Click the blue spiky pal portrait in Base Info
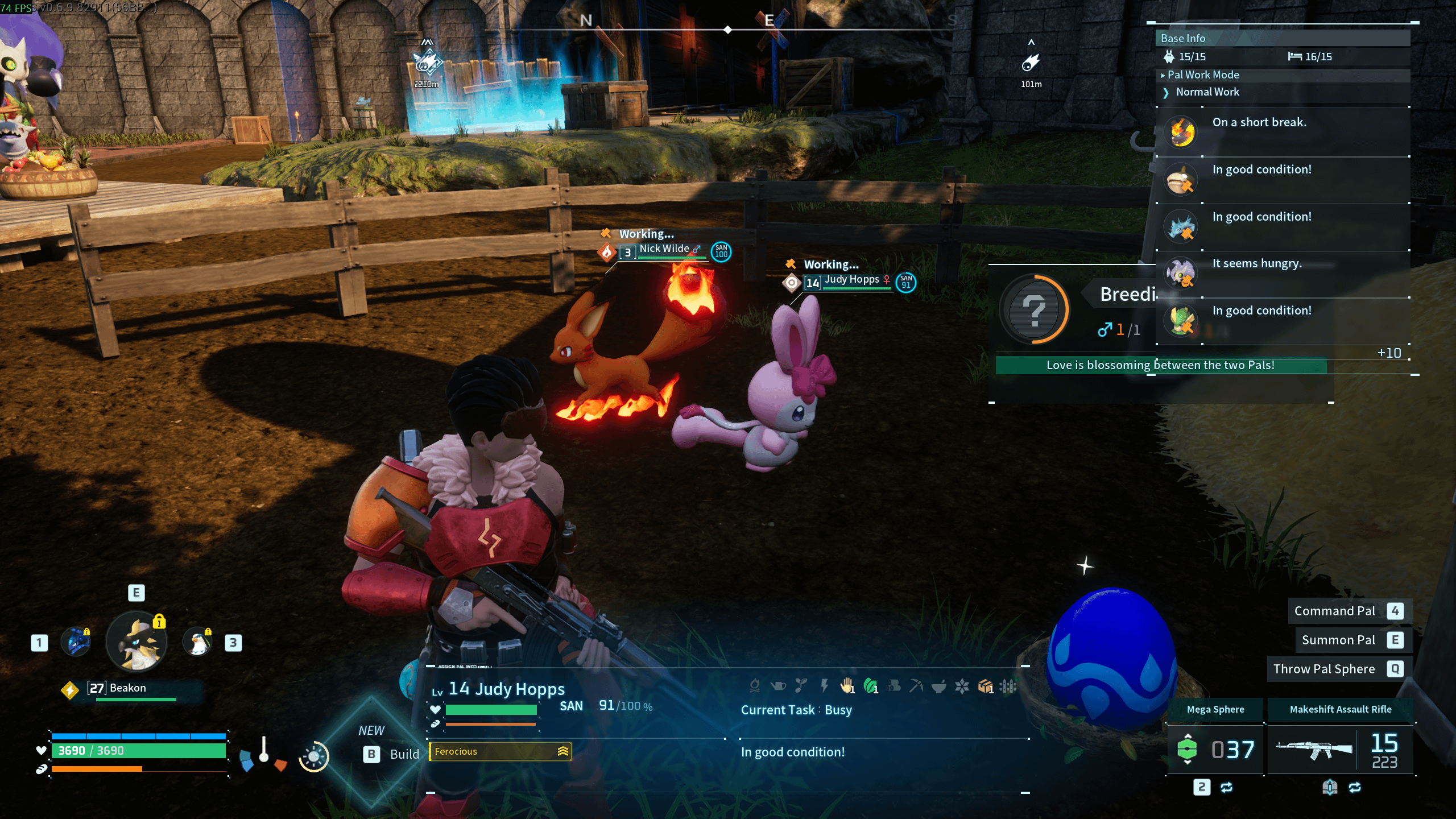The height and width of the screenshot is (819, 1456). tap(1181, 226)
